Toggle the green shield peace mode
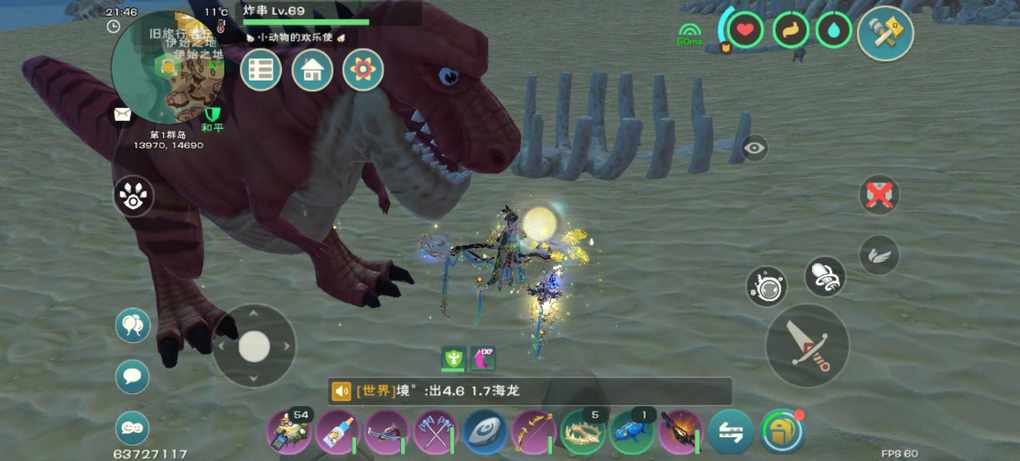Screen dimensions: 1020x461 pos(211,115)
